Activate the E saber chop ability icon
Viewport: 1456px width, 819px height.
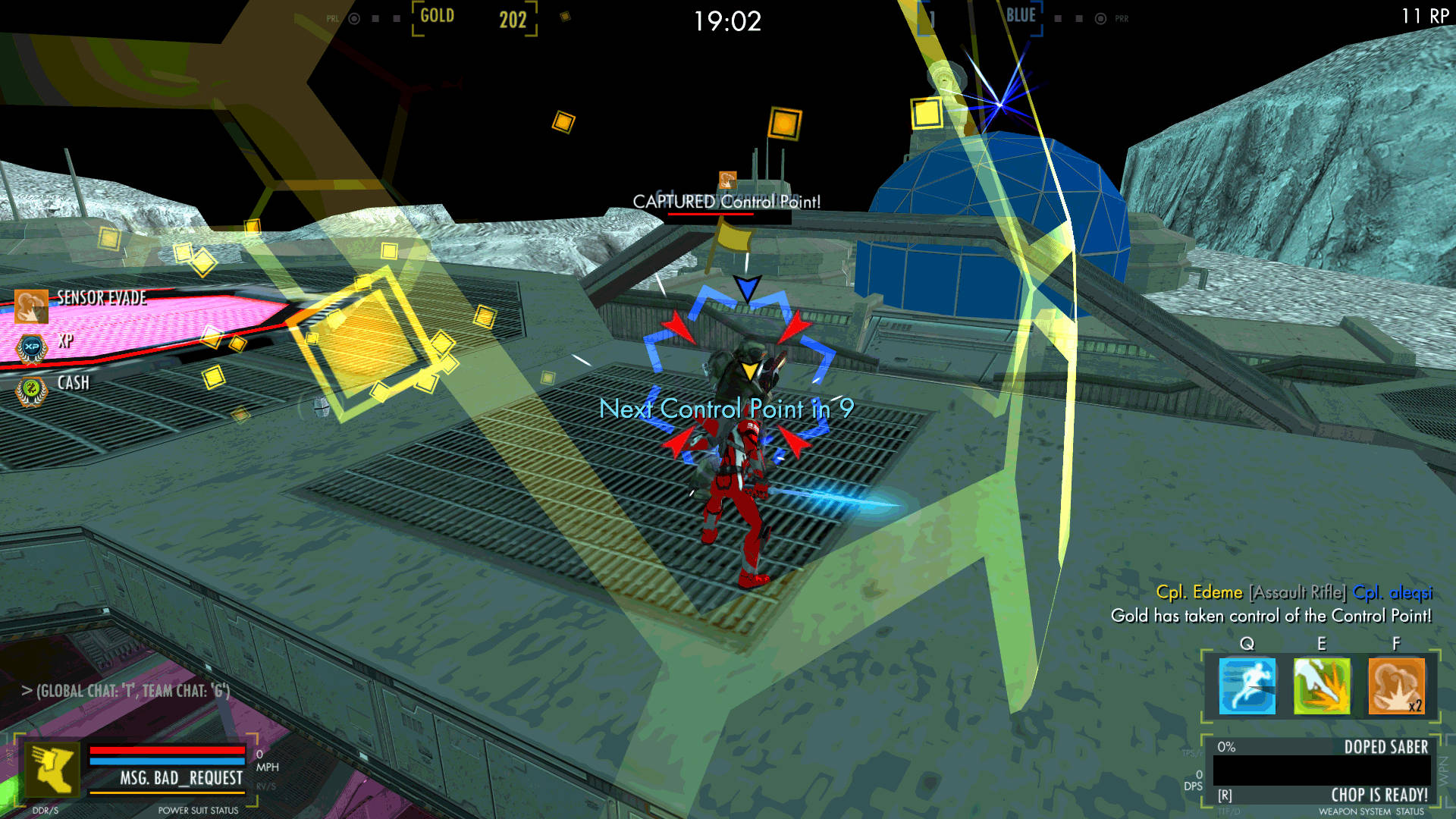(1321, 685)
